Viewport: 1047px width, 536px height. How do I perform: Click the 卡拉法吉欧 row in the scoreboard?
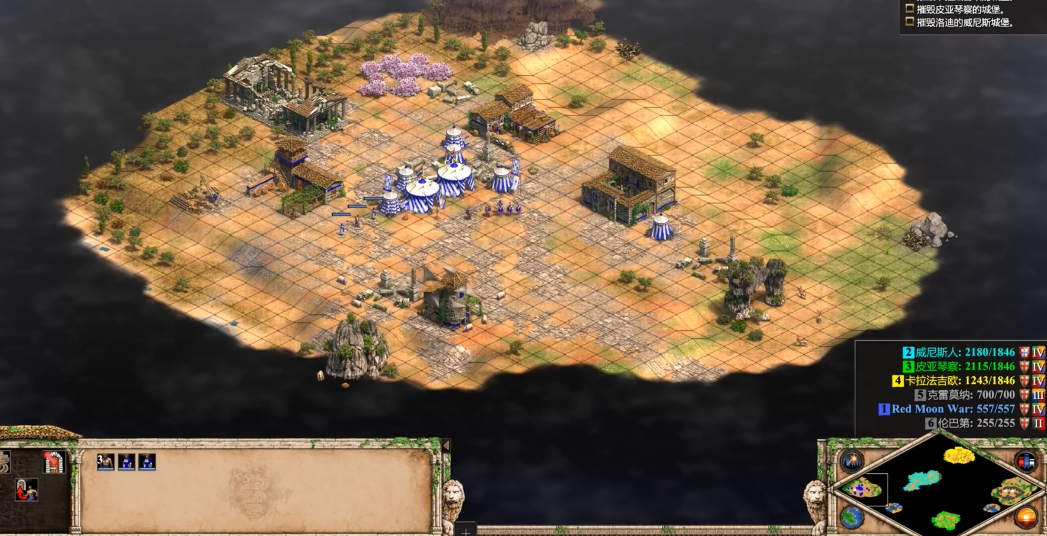tap(960, 380)
